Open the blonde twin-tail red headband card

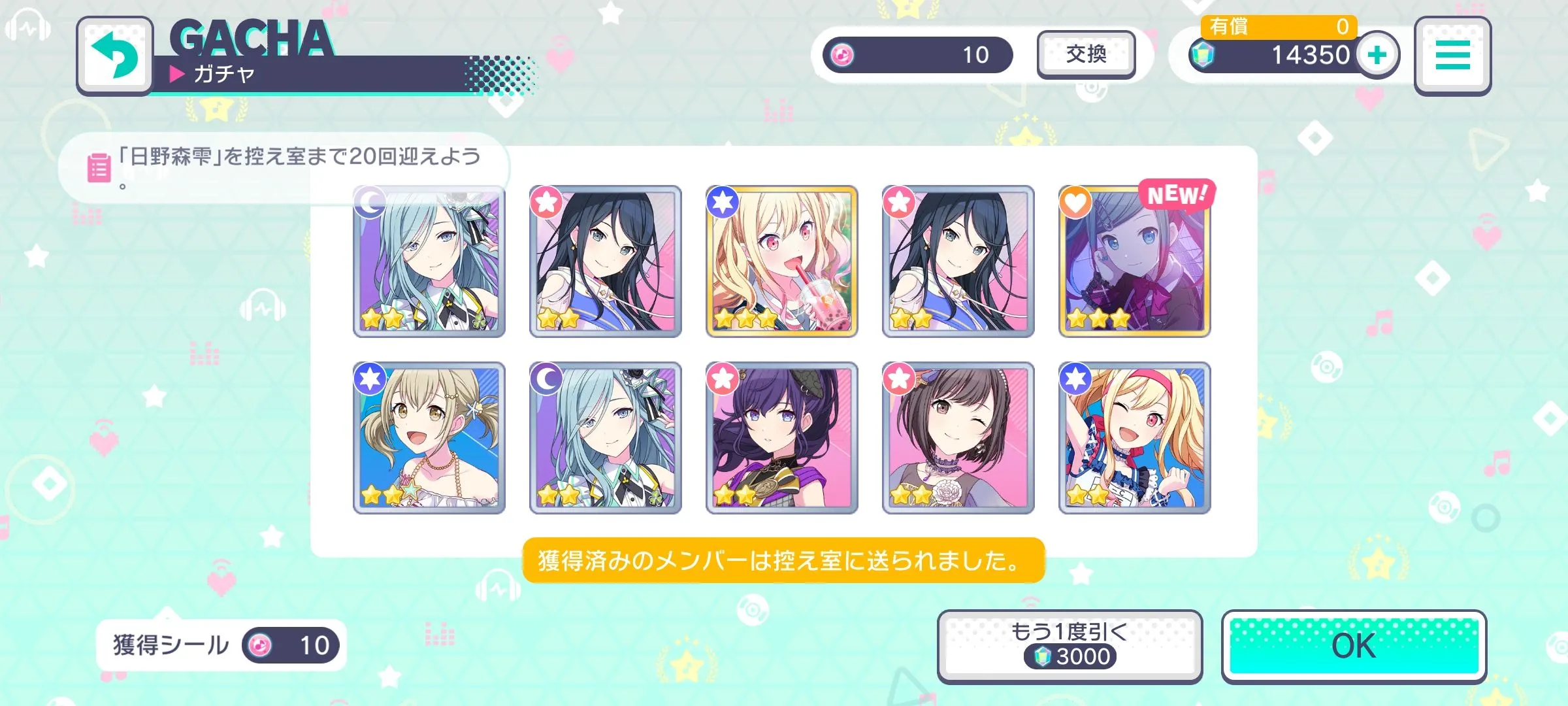(1134, 438)
